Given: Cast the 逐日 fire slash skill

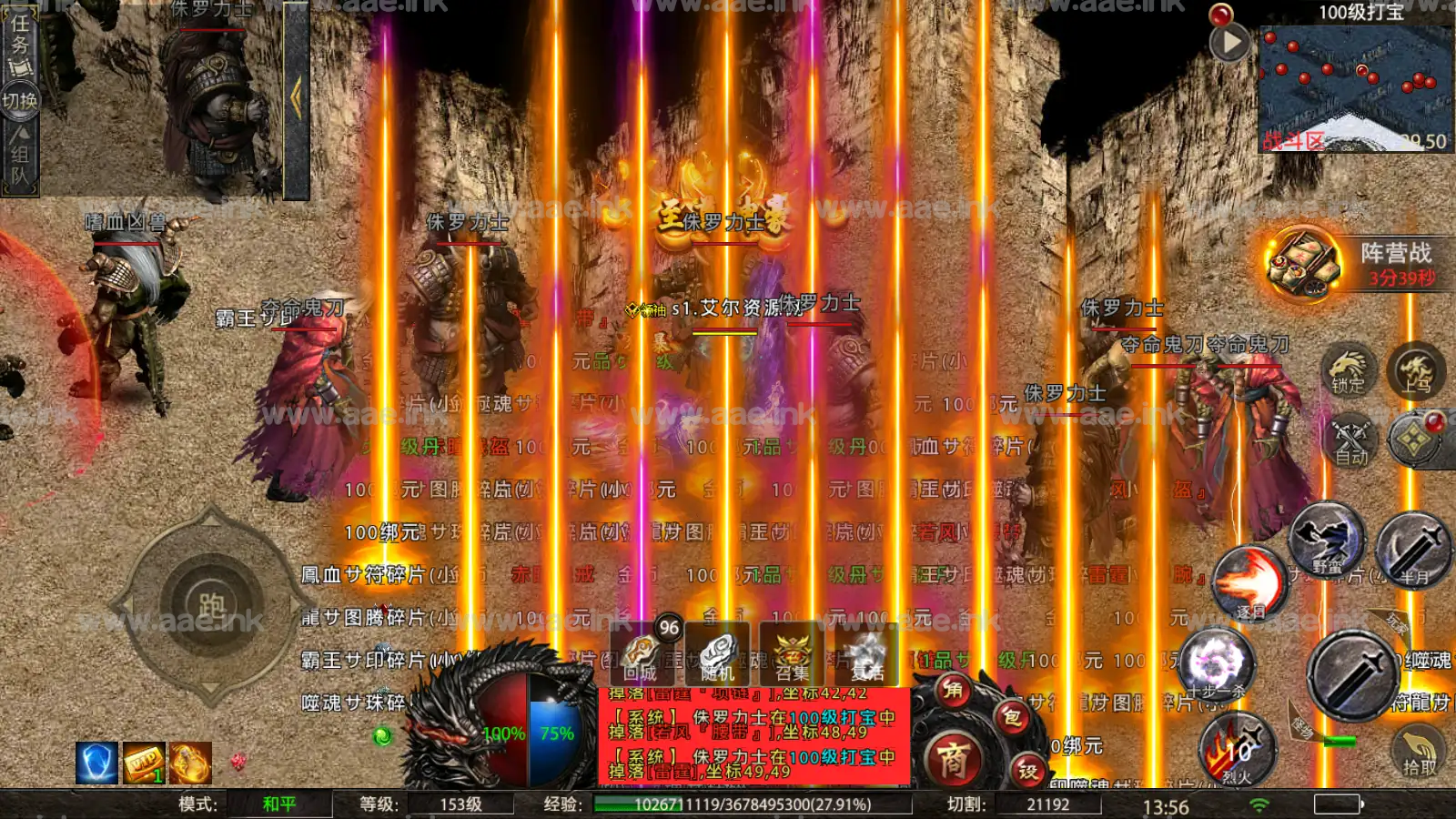Looking at the screenshot, I should tap(1250, 584).
